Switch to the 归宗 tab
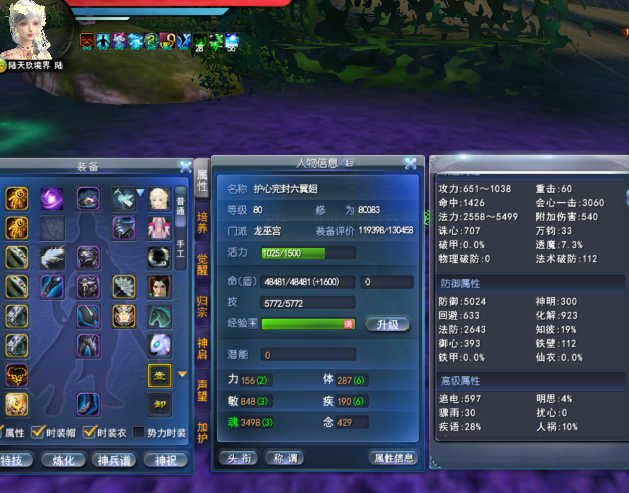 click(202, 305)
